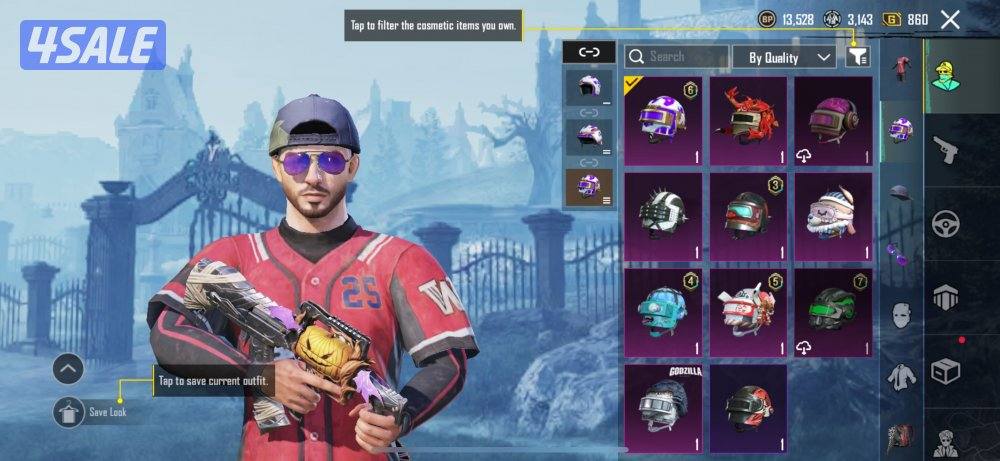Toggle the owned-items filter funnel icon
The width and height of the screenshot is (1000, 461).
857,57
